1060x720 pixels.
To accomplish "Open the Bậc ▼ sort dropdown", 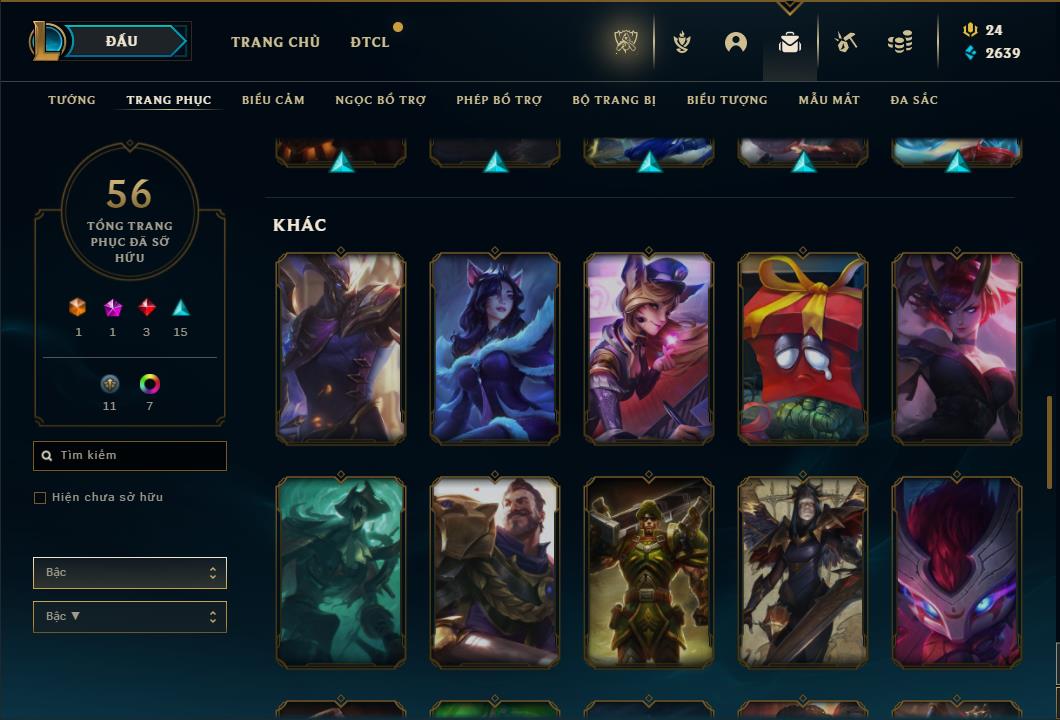I will pyautogui.click(x=130, y=617).
